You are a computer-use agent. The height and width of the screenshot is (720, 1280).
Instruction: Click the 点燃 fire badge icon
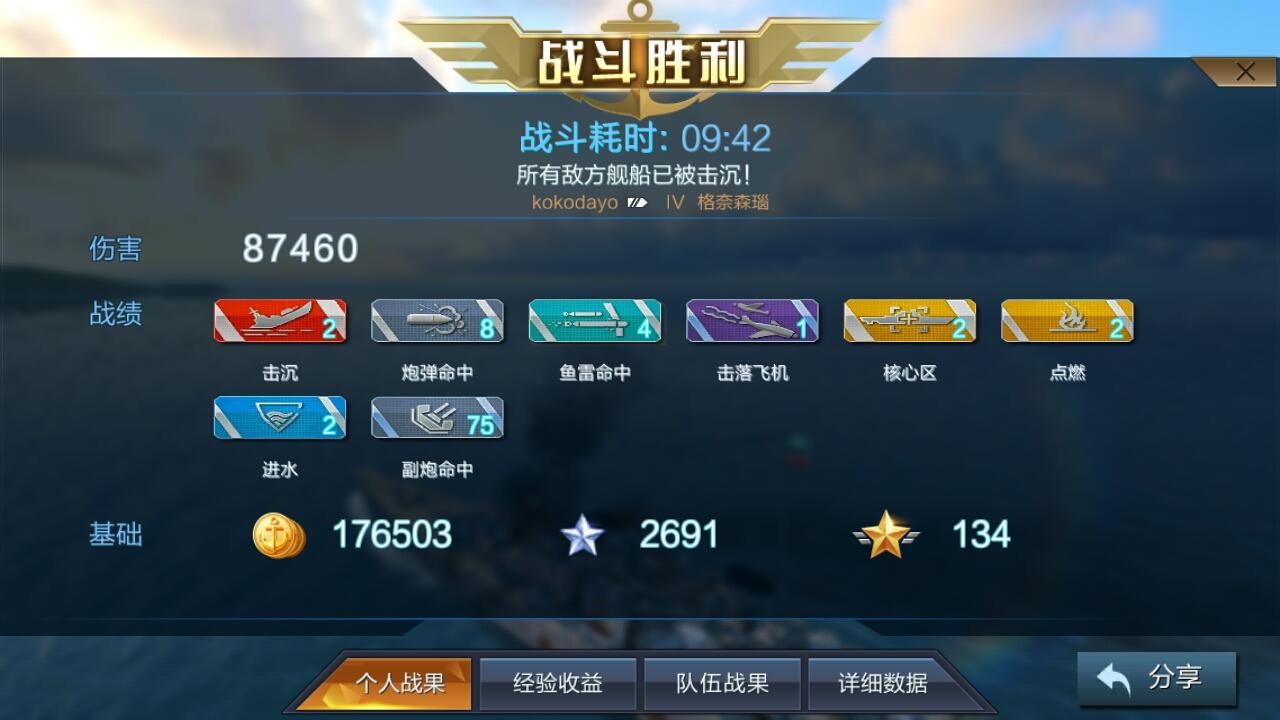tap(1068, 320)
